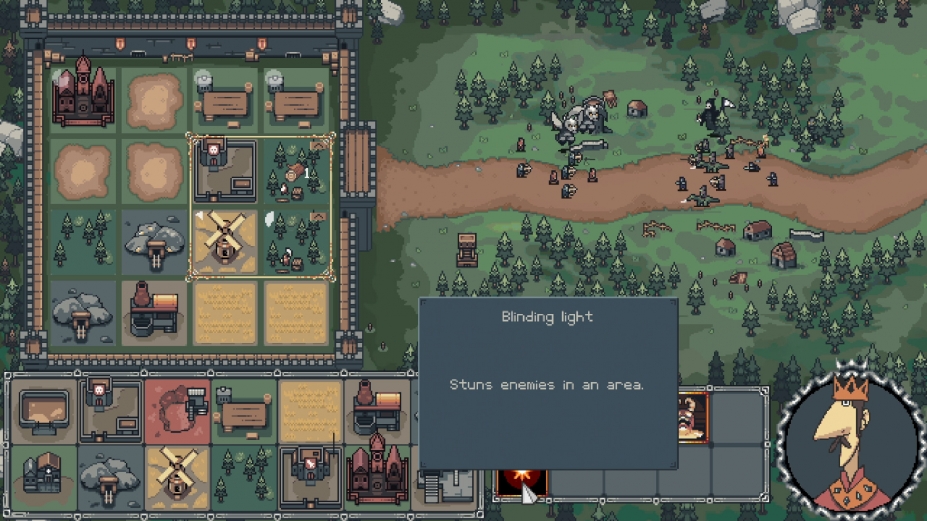Choose the red quarry tile in the palette
927x521 pixels.
[177, 409]
